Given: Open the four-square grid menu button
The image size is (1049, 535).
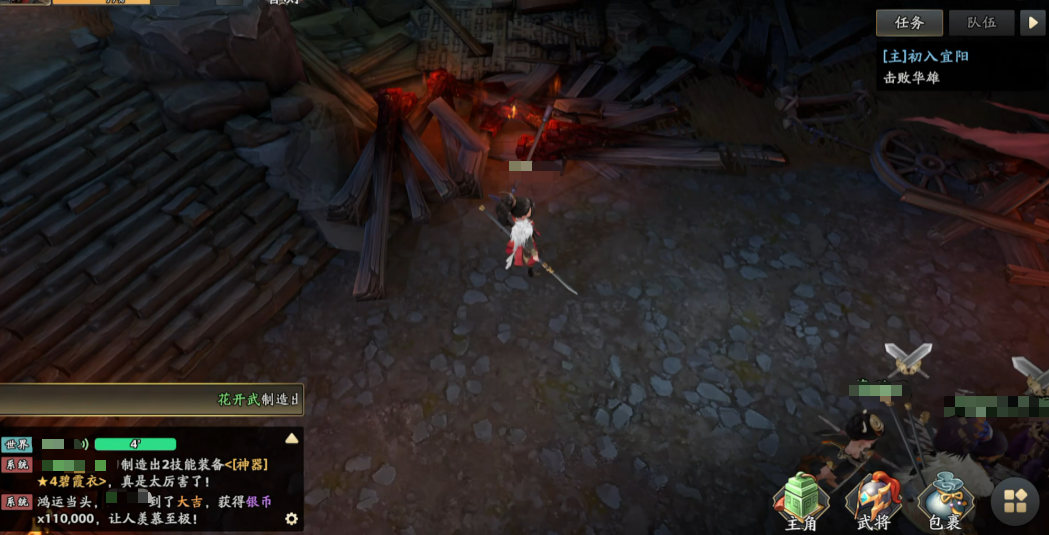Looking at the screenshot, I should [1015, 501].
